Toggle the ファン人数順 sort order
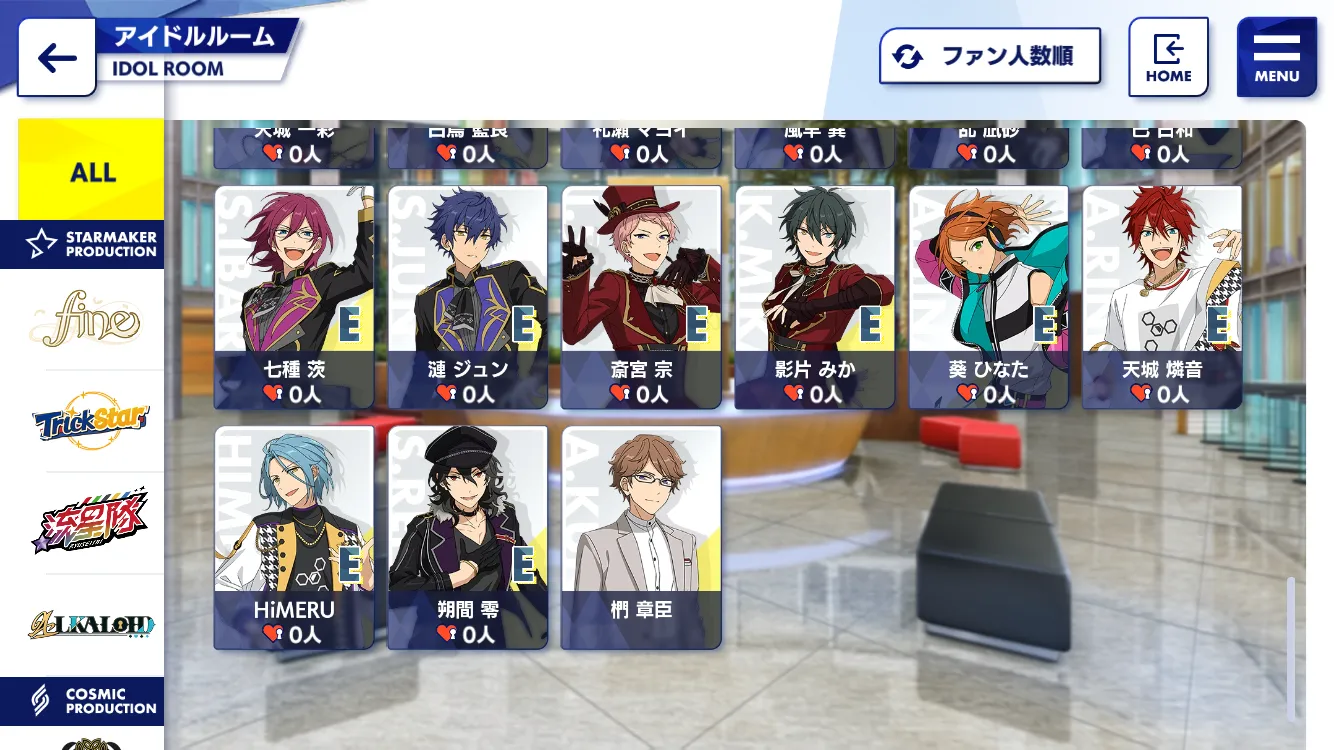Viewport: 1334px width, 750px height. (x=989, y=56)
